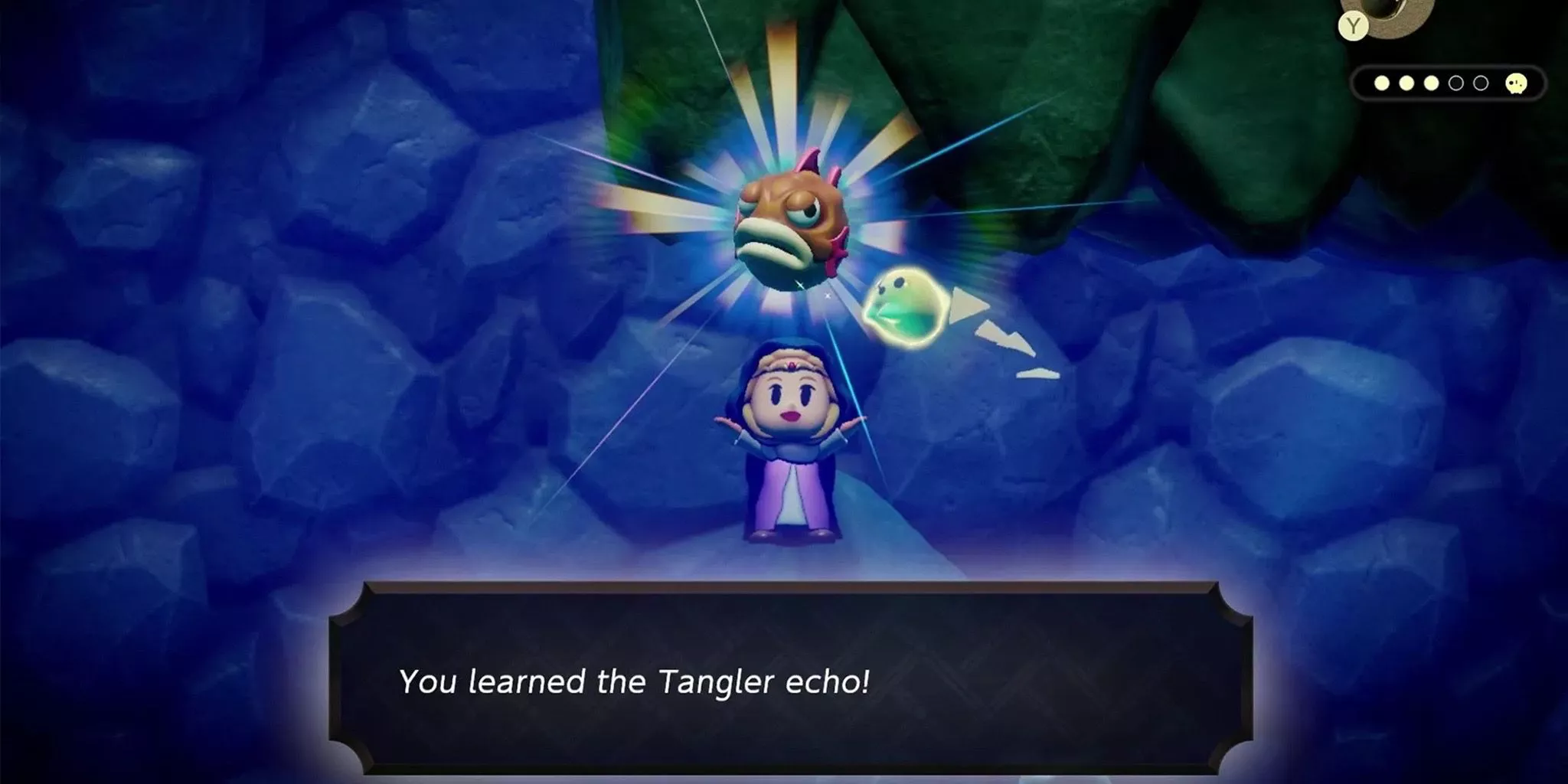Viewport: 1568px width, 784px height.
Task: Toggle the Y button action indicator
Action: click(1354, 26)
